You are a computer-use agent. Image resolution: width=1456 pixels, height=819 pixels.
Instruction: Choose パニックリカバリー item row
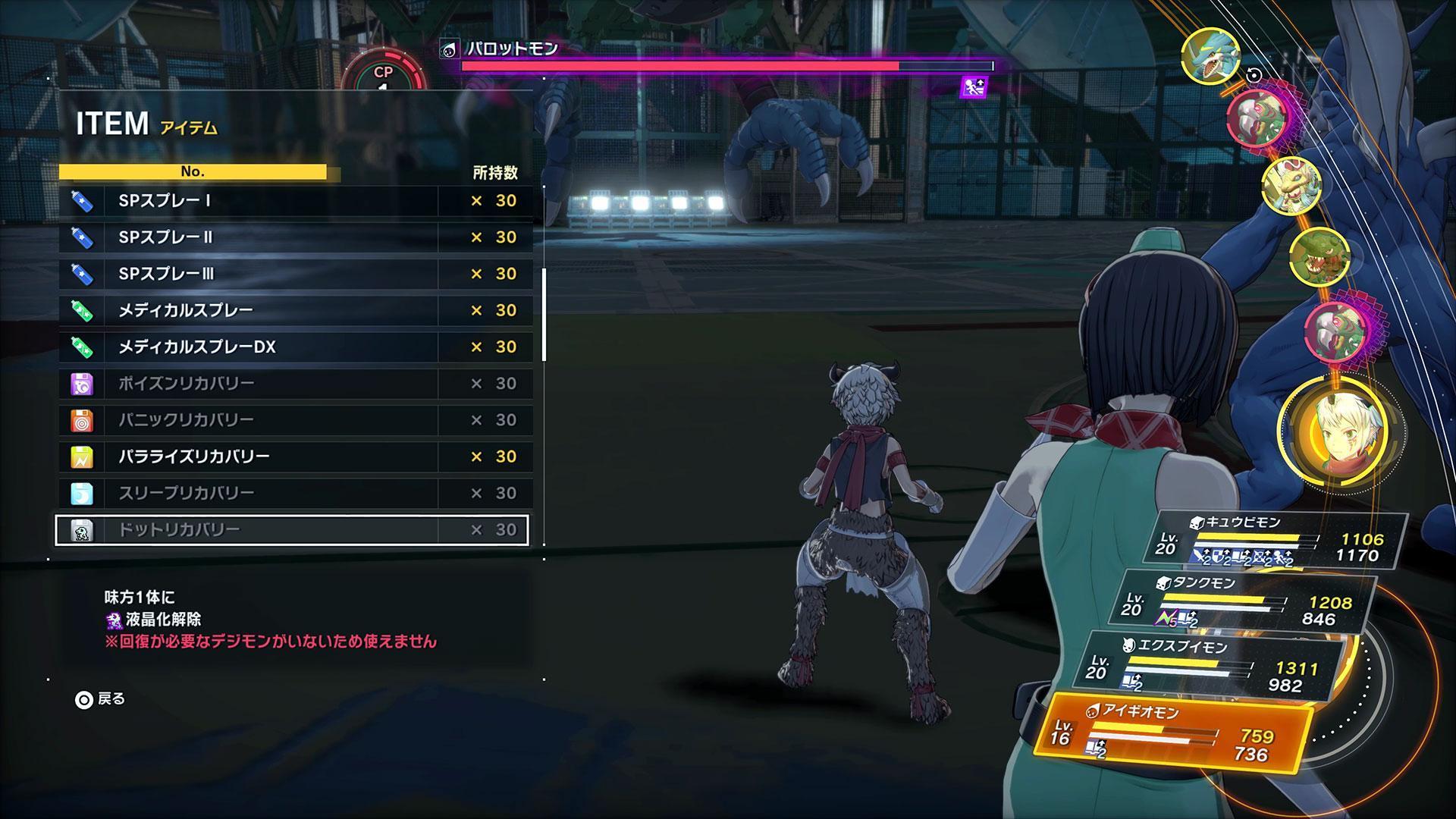[x=296, y=420]
